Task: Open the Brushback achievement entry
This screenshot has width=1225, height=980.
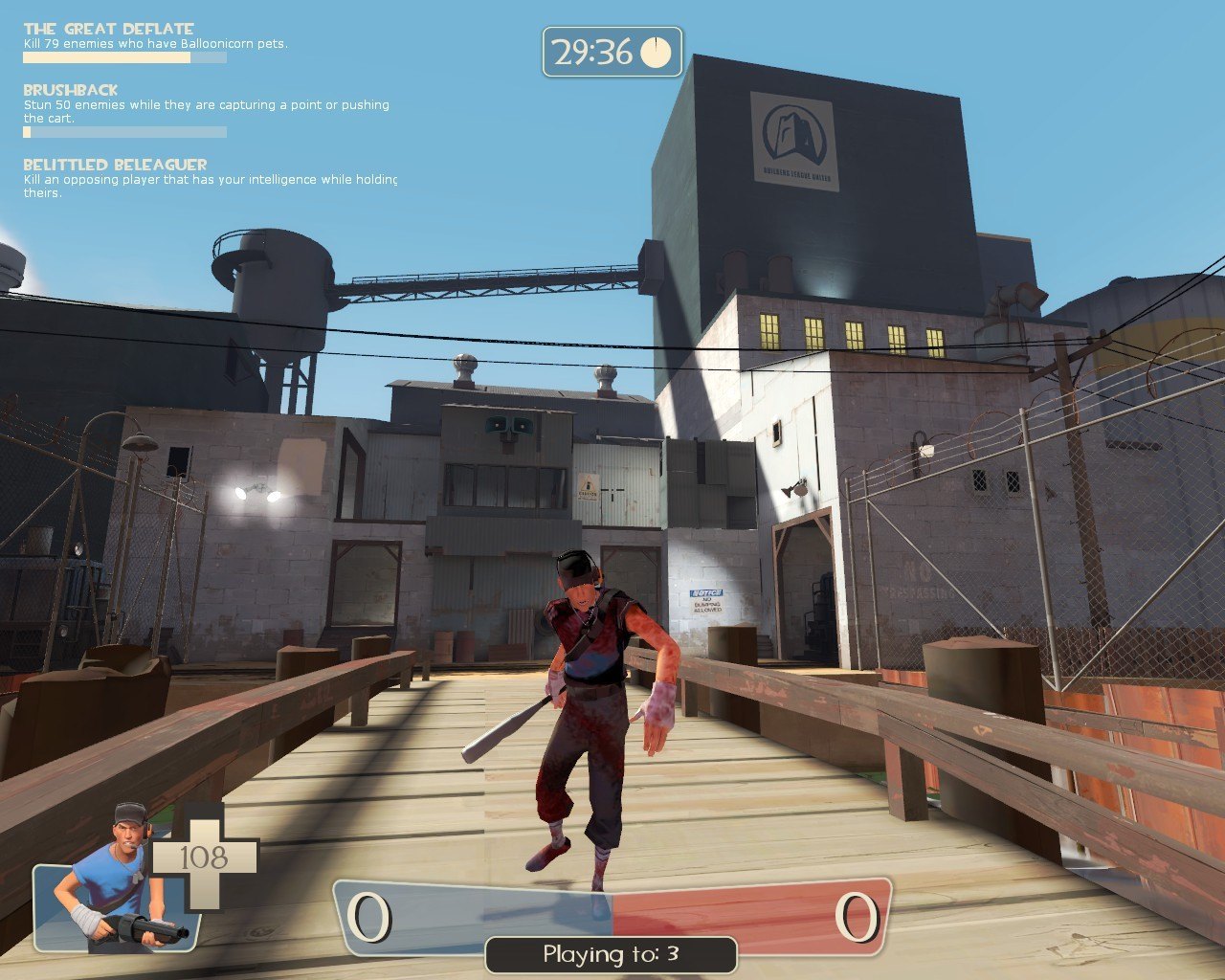Action: coord(71,90)
